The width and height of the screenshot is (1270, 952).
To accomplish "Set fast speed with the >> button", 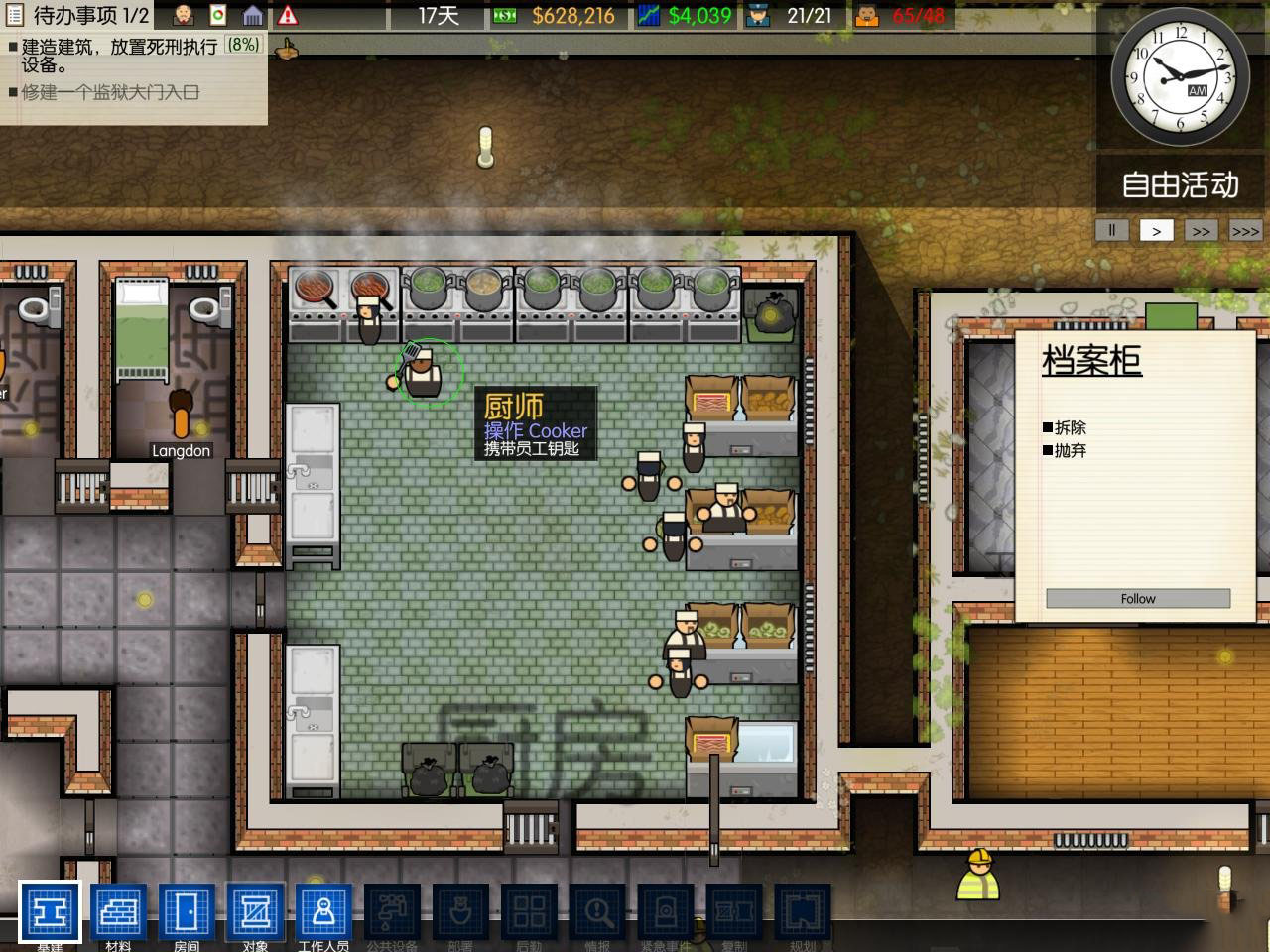I will click(1201, 230).
